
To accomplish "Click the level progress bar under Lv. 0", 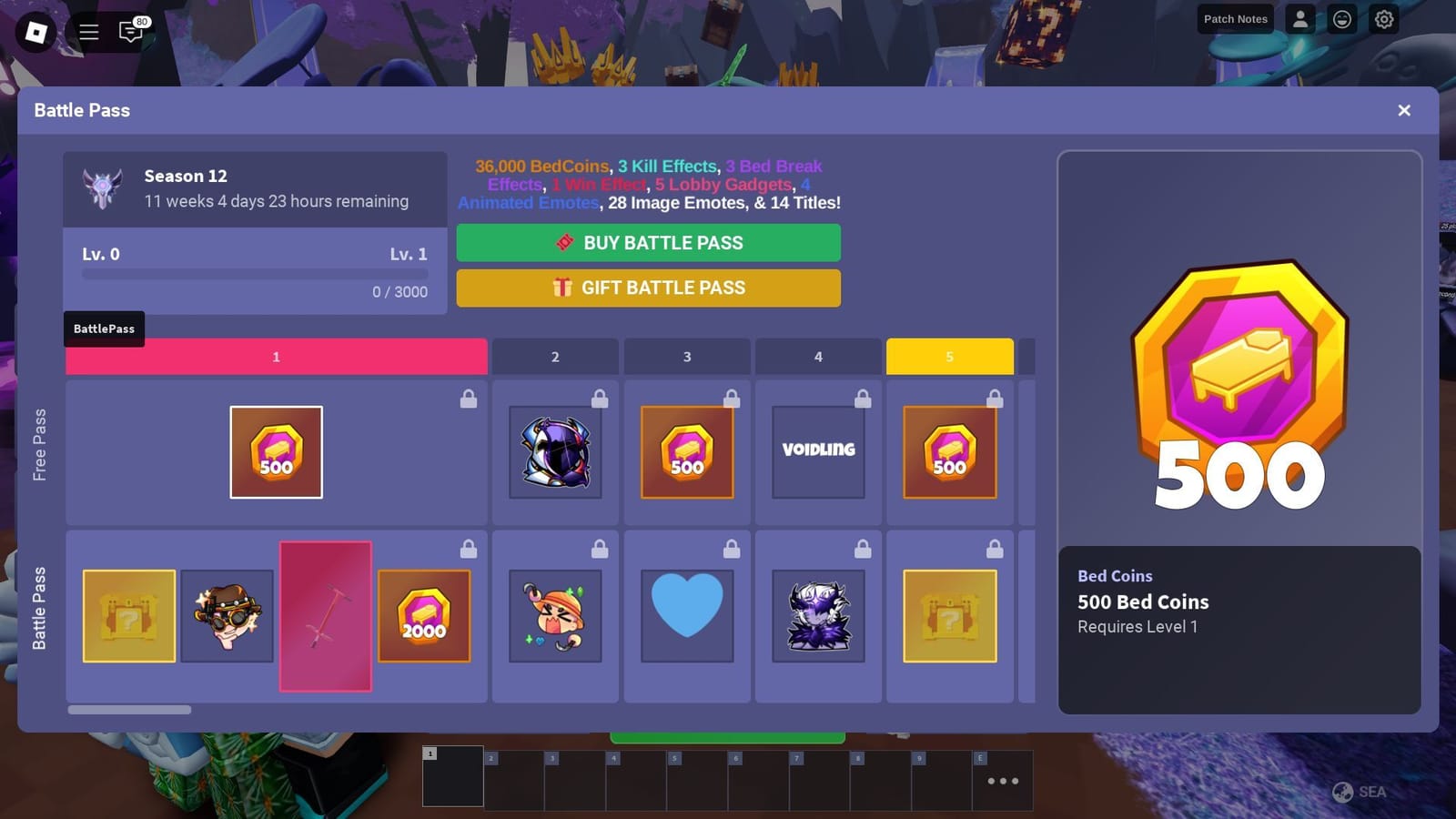I will [x=254, y=273].
